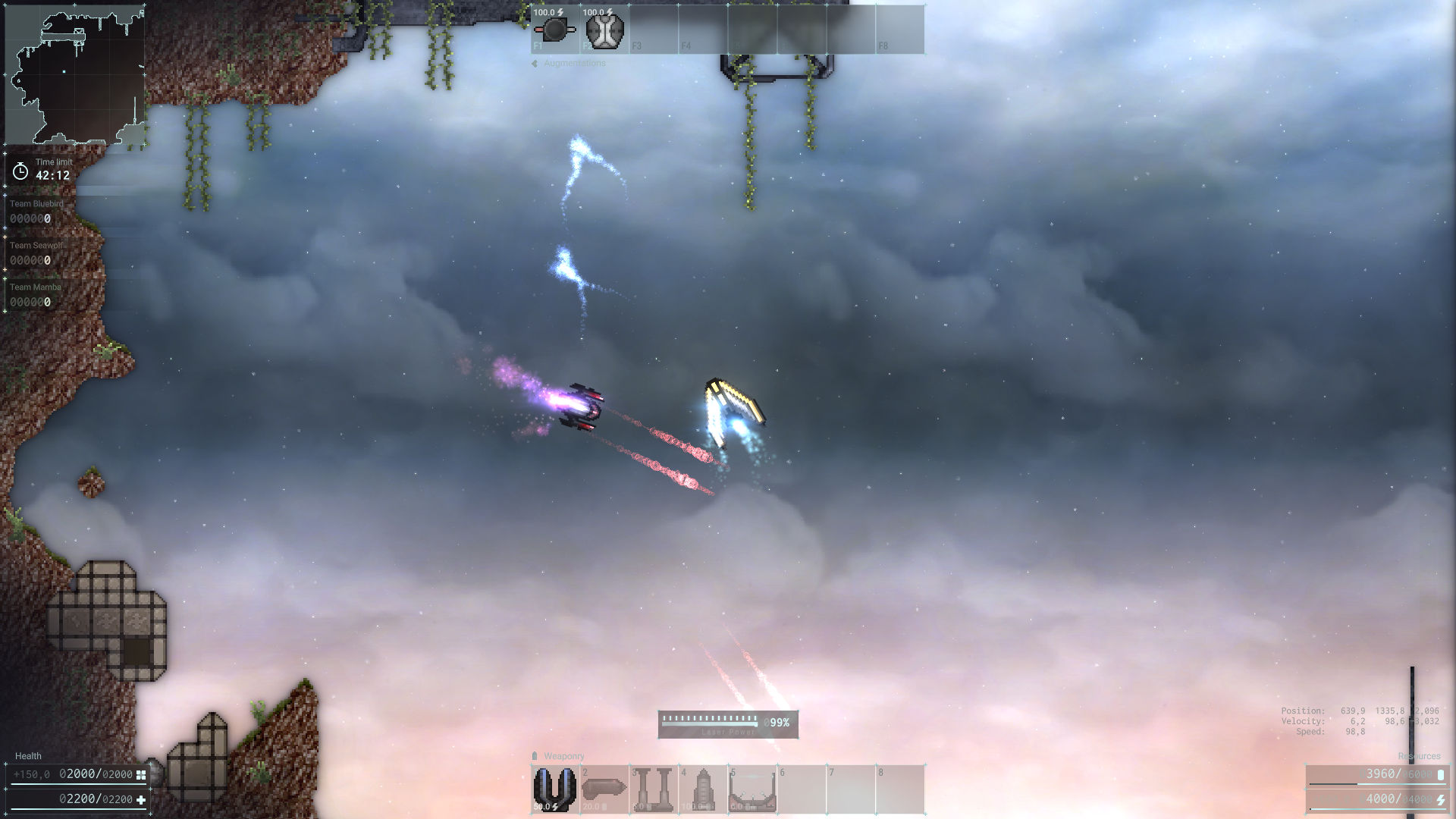
Task: Activate the F1 thruster augmentation
Action: (554, 29)
